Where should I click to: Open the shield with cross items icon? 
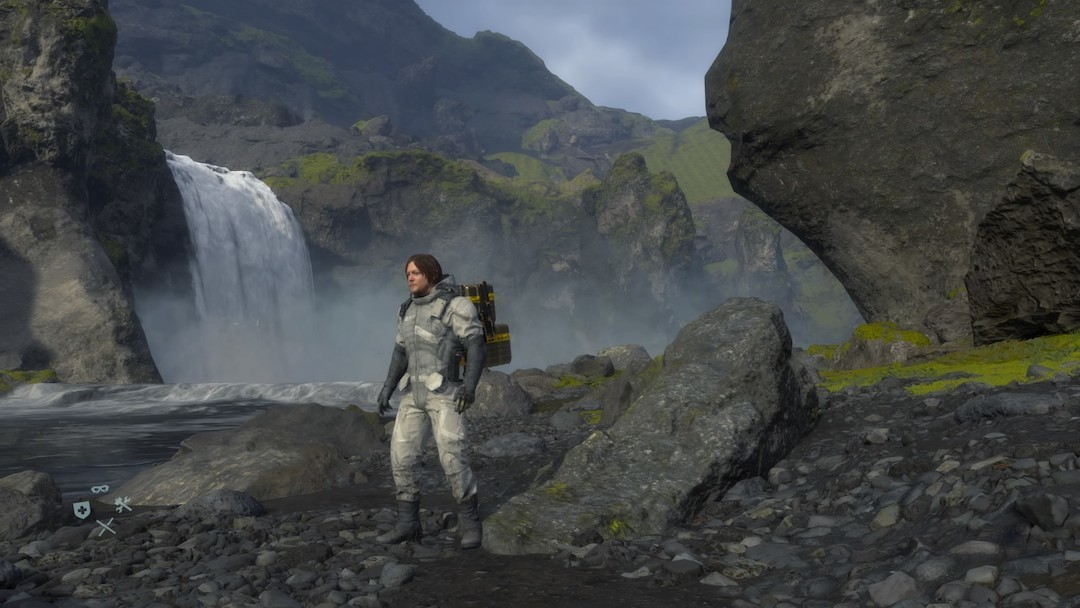coord(81,509)
